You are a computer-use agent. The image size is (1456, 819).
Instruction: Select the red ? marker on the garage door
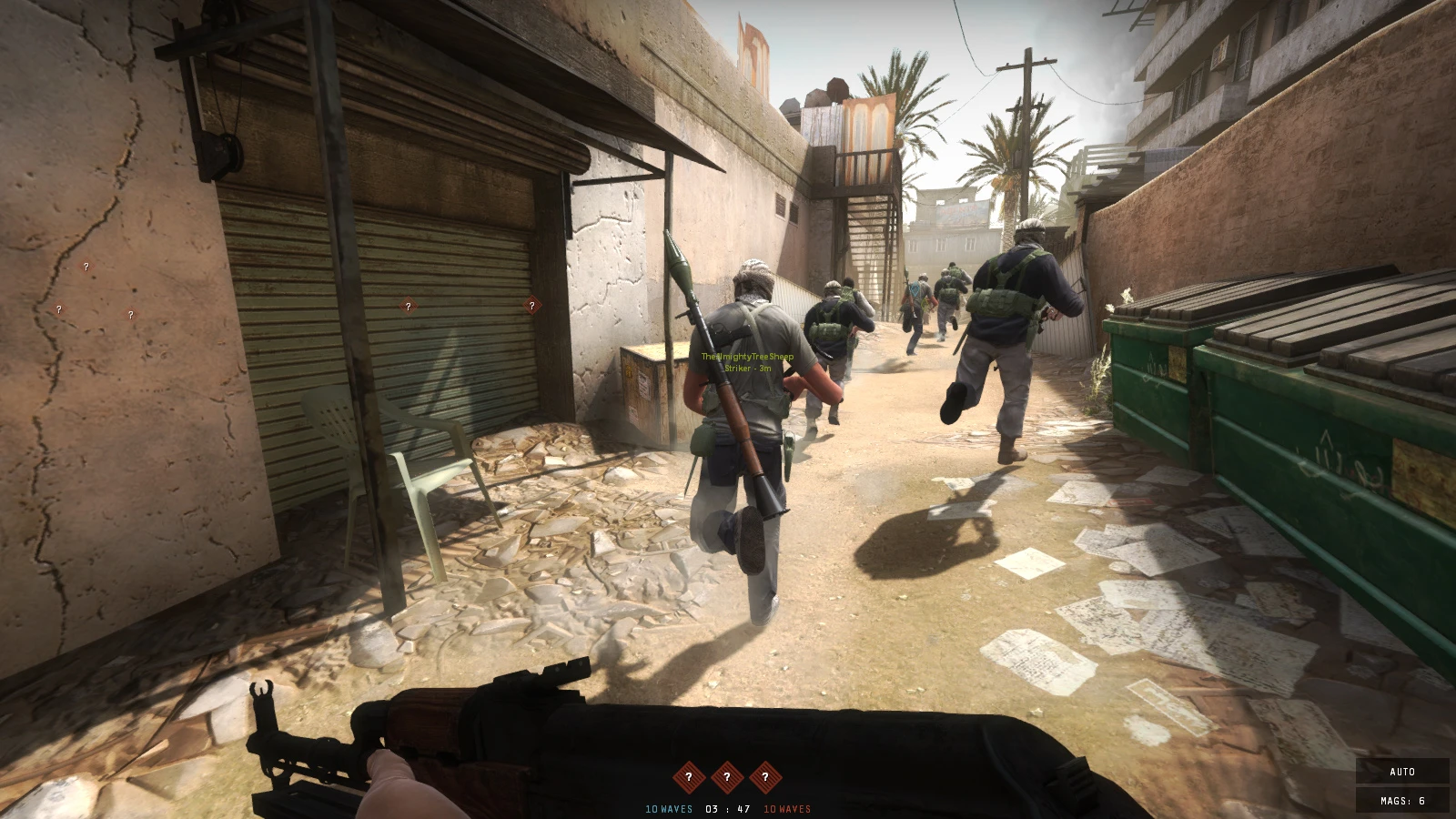pos(409,306)
